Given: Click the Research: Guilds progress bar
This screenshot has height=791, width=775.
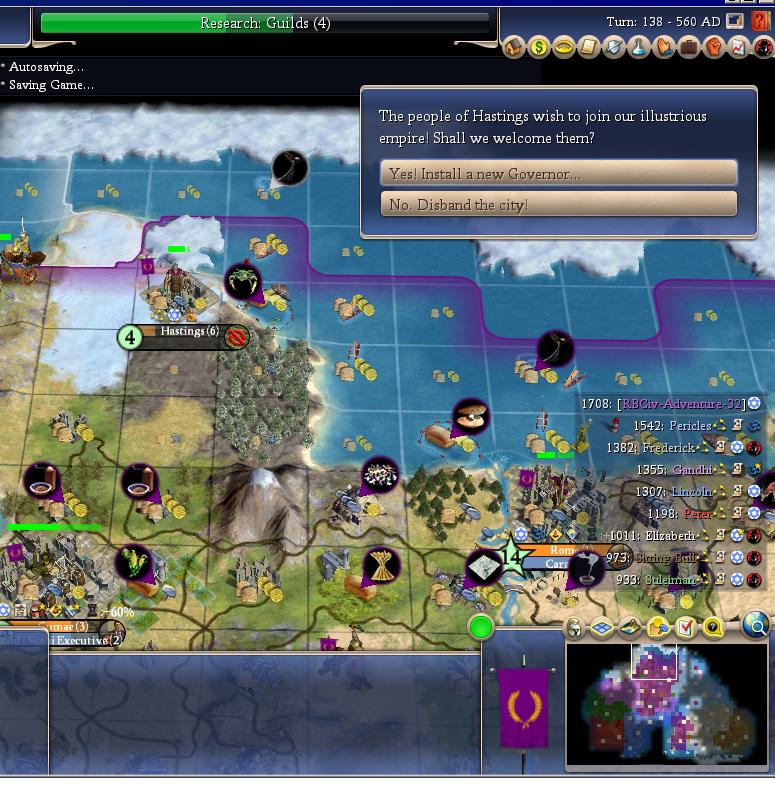Looking at the screenshot, I should (265, 23).
